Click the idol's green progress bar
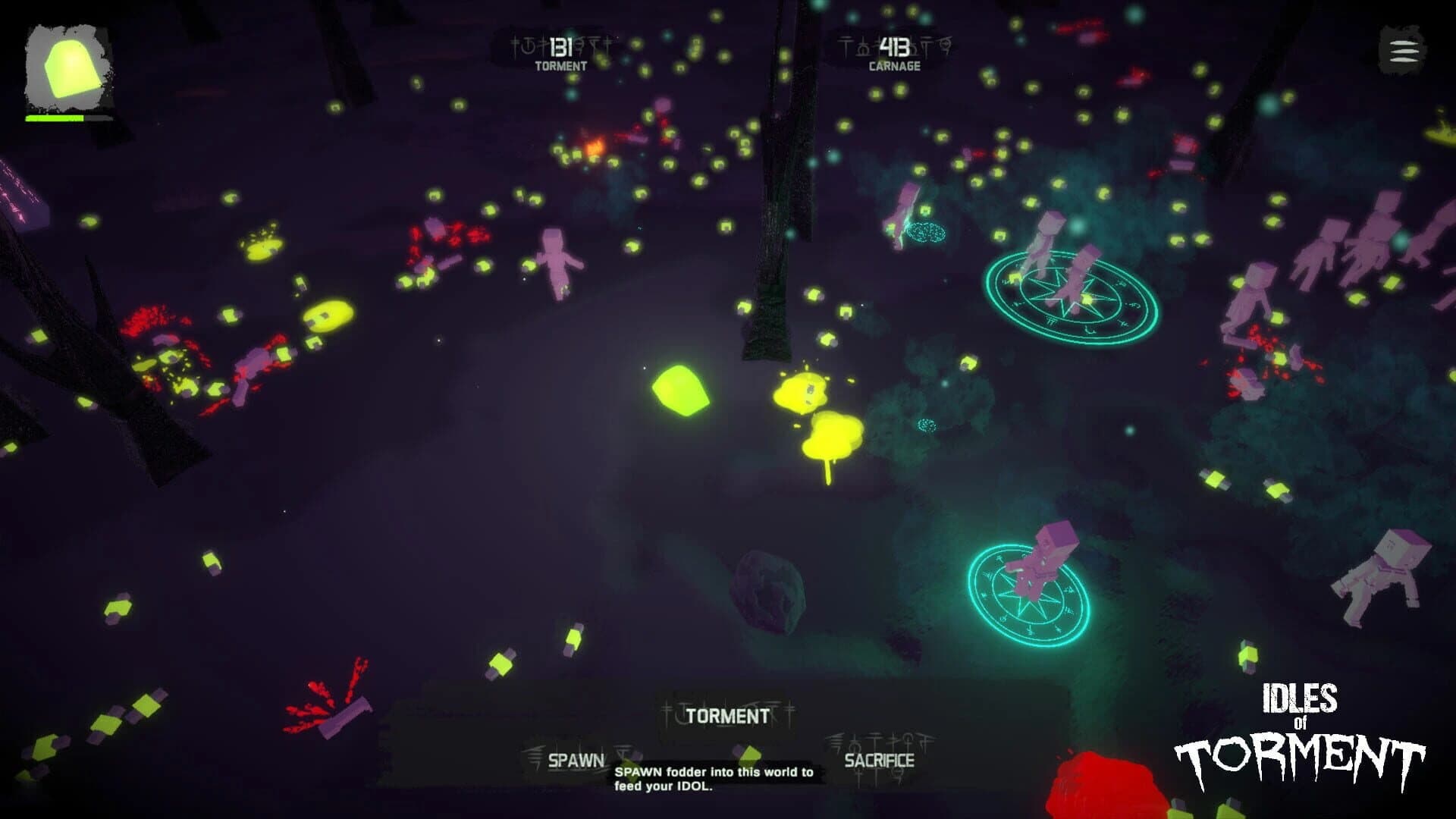This screenshot has width=1456, height=819. pos(55,118)
